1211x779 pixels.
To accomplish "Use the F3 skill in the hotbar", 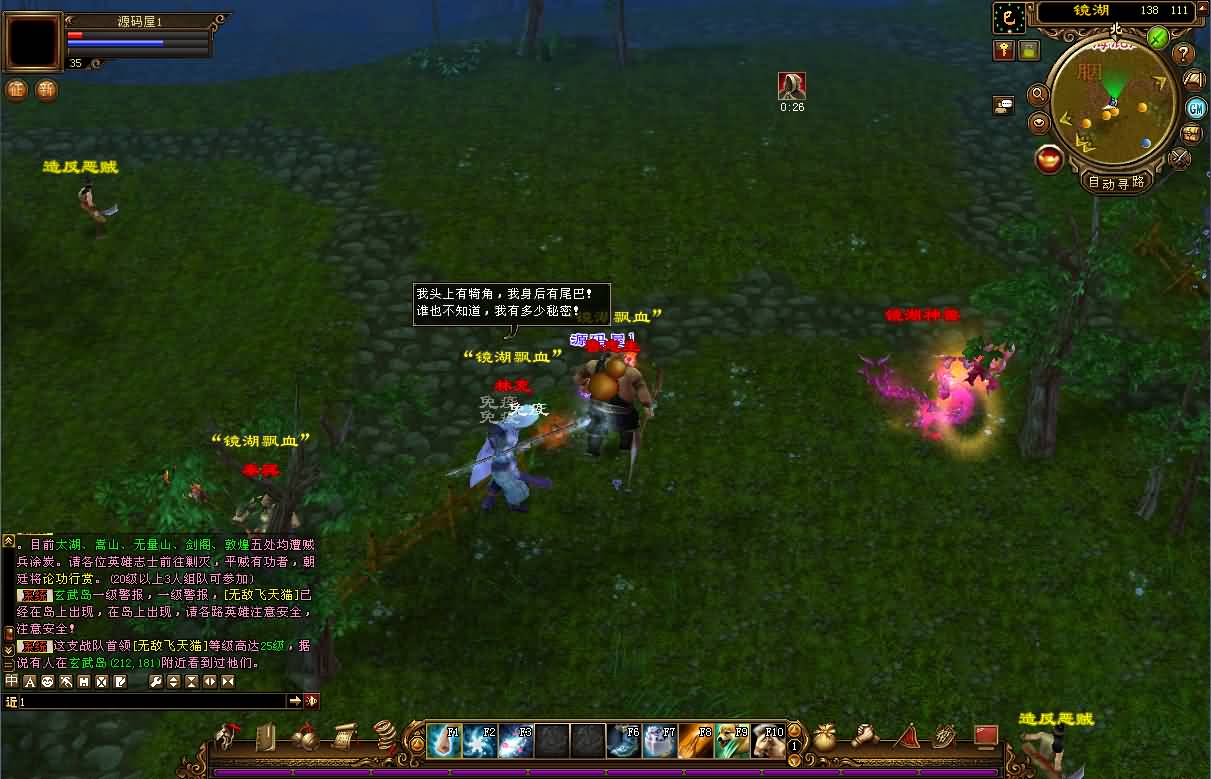I will pyautogui.click(x=516, y=741).
